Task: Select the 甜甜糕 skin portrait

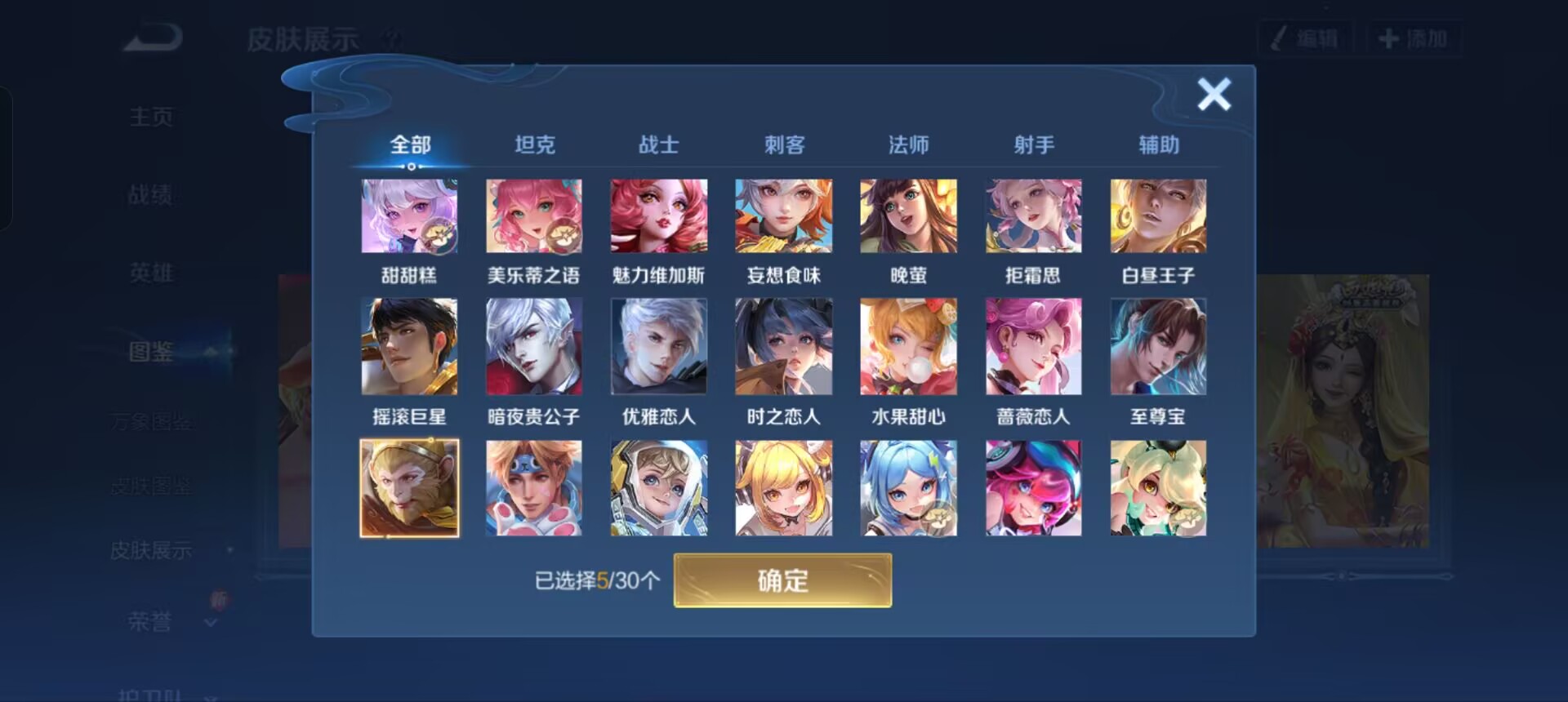Action: click(409, 215)
